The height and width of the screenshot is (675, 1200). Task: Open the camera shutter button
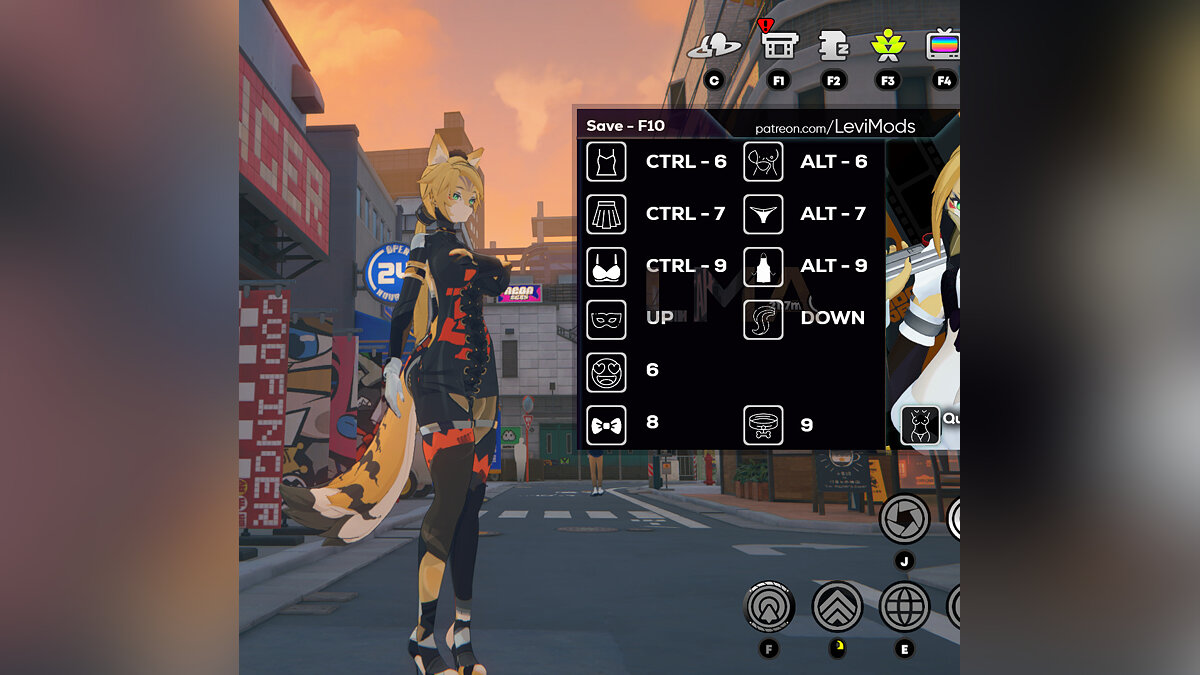point(904,519)
